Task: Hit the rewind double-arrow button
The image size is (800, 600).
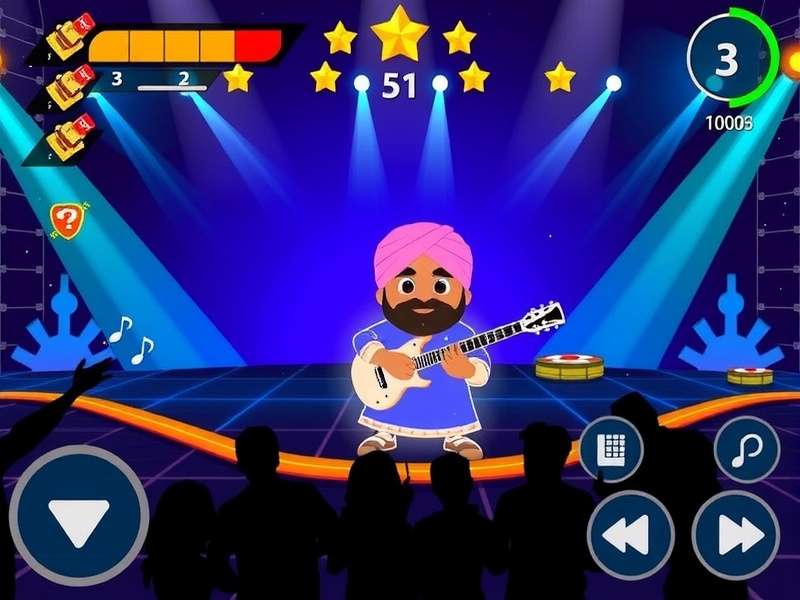Action: tap(631, 535)
